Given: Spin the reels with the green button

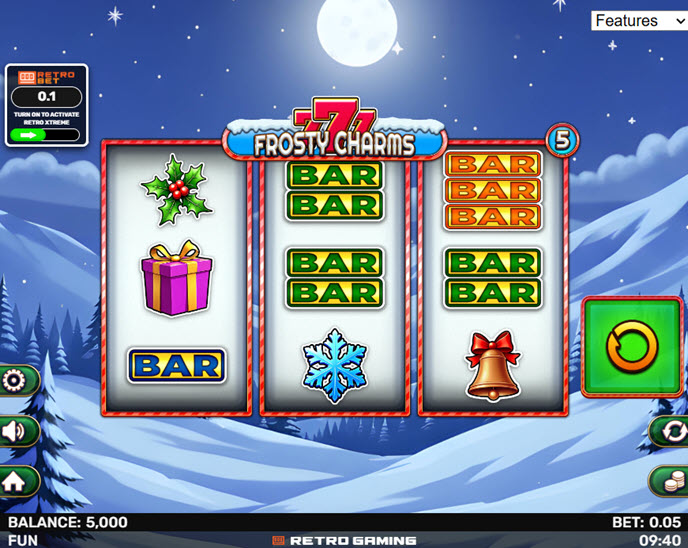Looking at the screenshot, I should pyautogui.click(x=632, y=346).
